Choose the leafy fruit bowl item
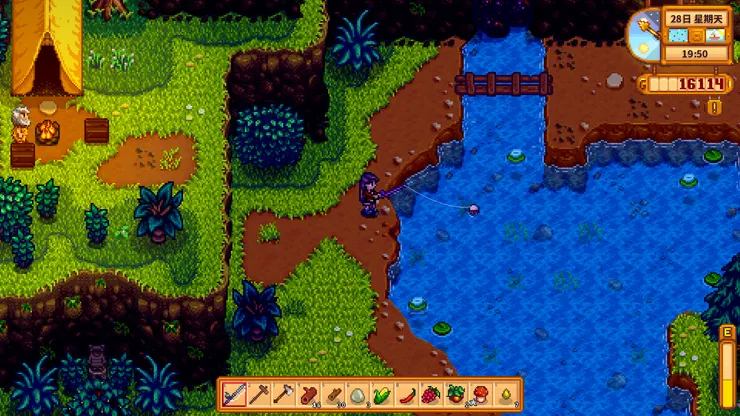 pos(455,394)
